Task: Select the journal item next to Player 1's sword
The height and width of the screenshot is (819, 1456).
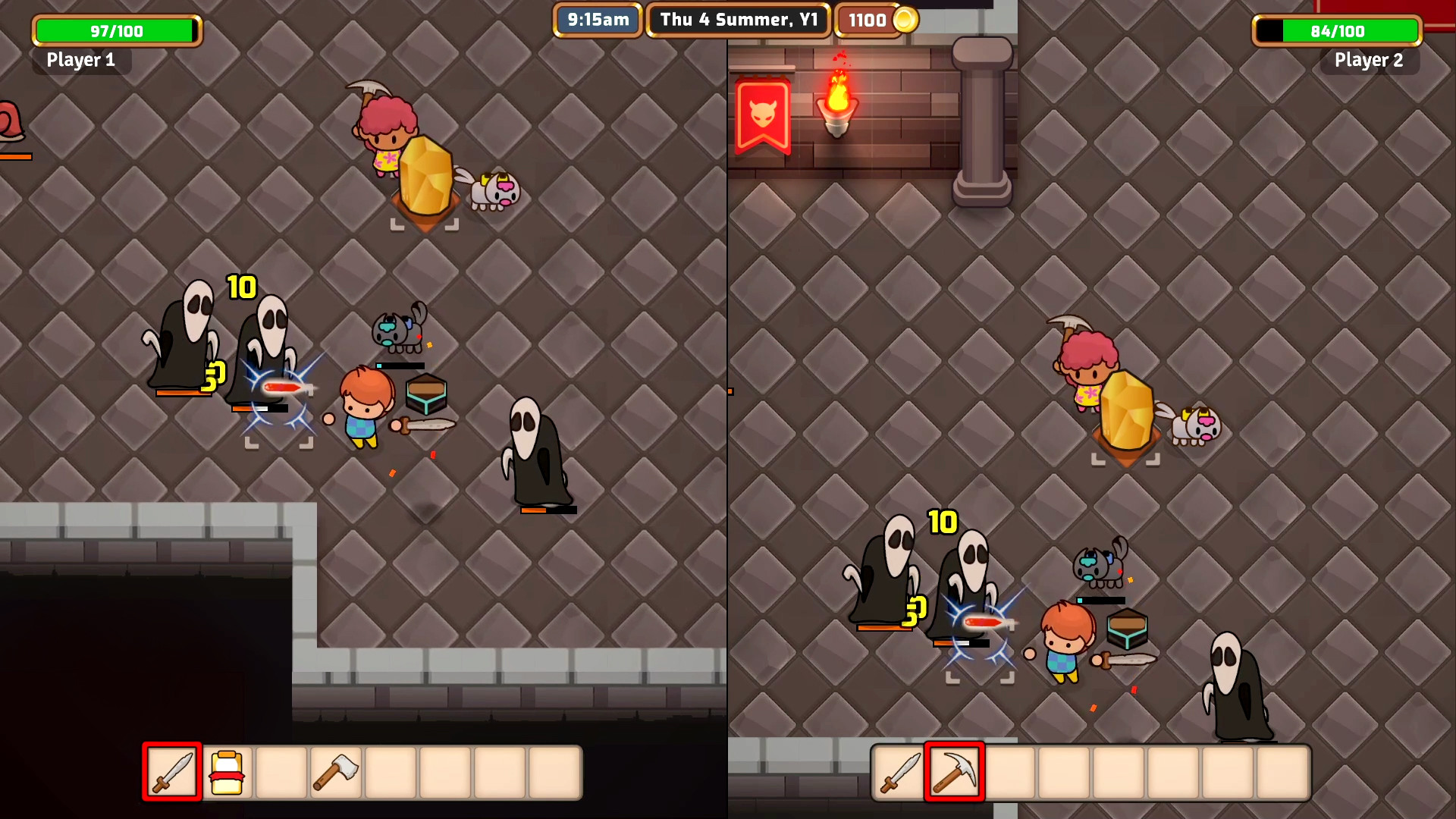Action: pyautogui.click(x=228, y=771)
